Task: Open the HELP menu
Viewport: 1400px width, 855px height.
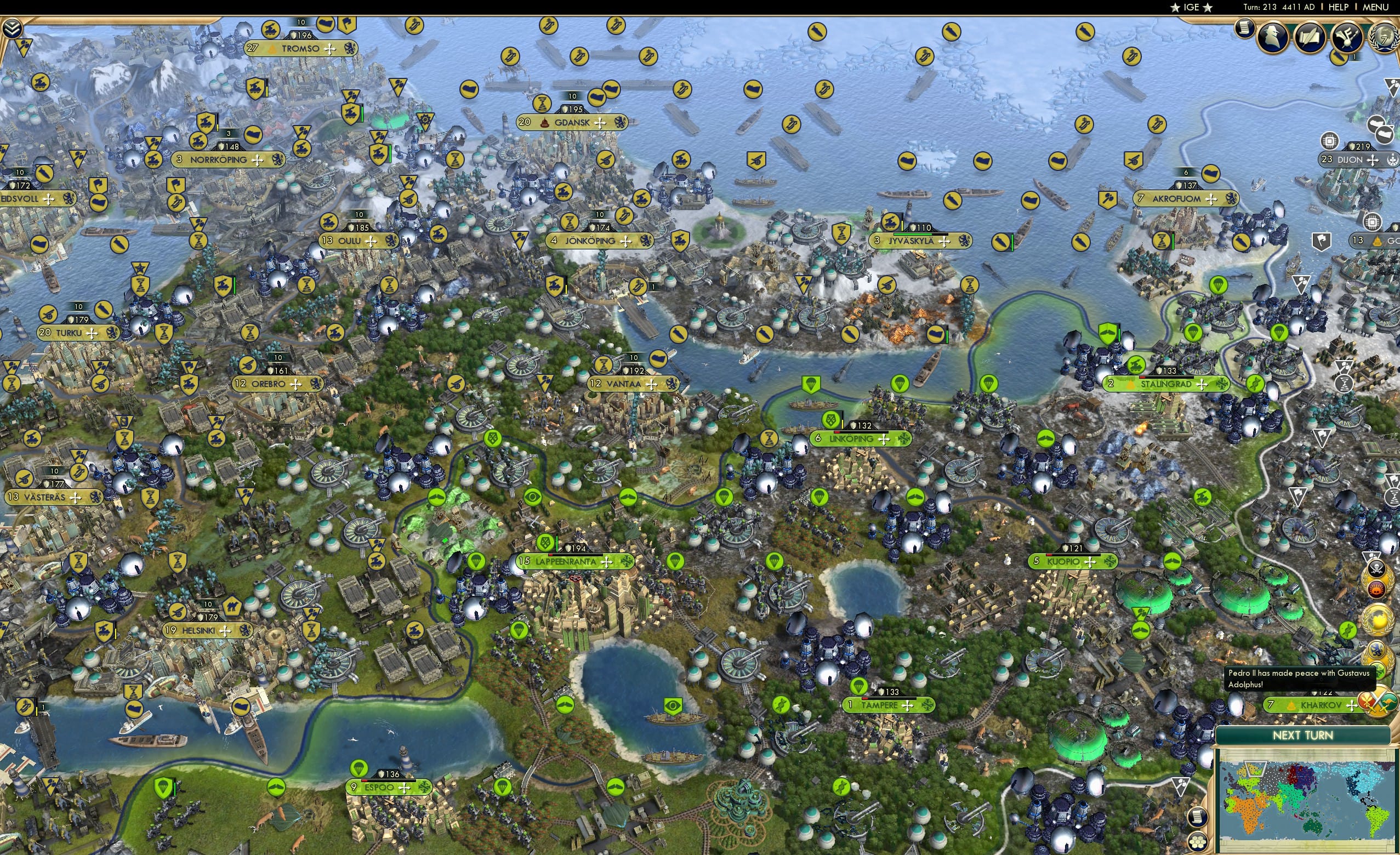Action: coord(1340,7)
